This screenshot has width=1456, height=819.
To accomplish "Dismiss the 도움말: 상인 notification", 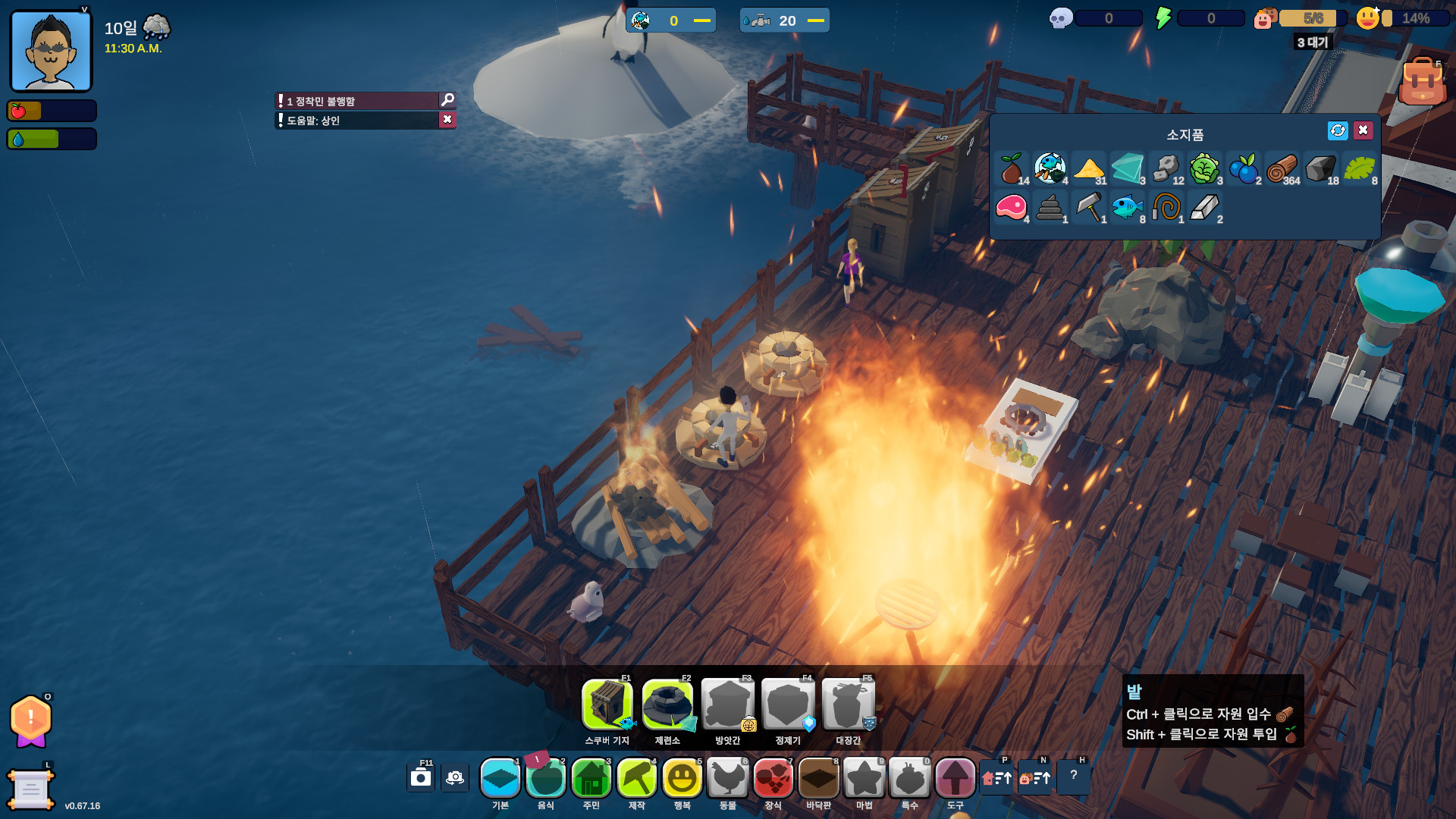I will pyautogui.click(x=447, y=120).
